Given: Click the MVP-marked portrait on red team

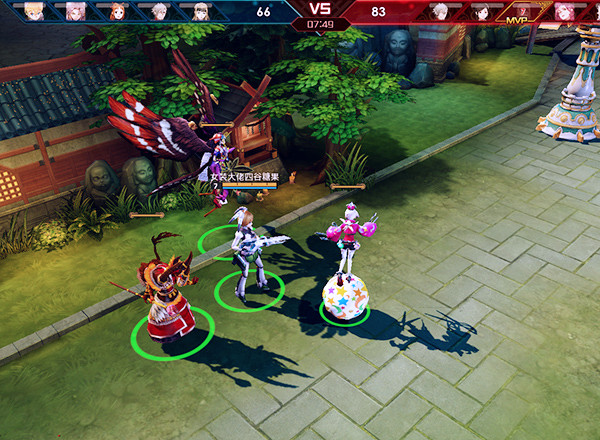Looking at the screenshot, I should click(x=520, y=12).
